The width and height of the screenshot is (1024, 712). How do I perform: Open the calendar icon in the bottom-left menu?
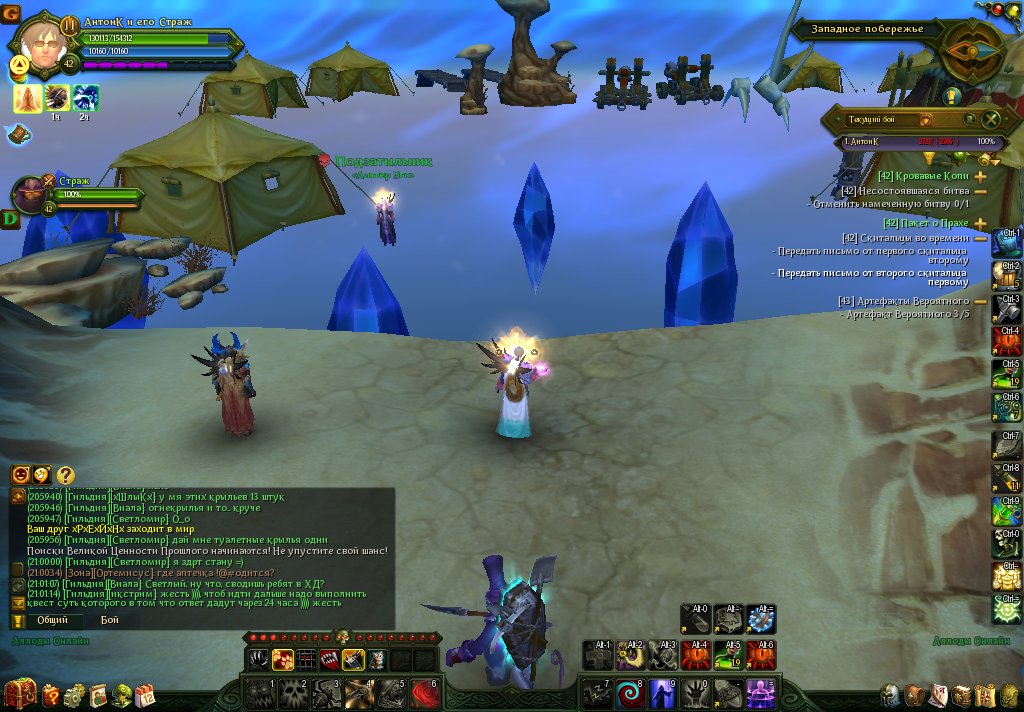[145, 695]
